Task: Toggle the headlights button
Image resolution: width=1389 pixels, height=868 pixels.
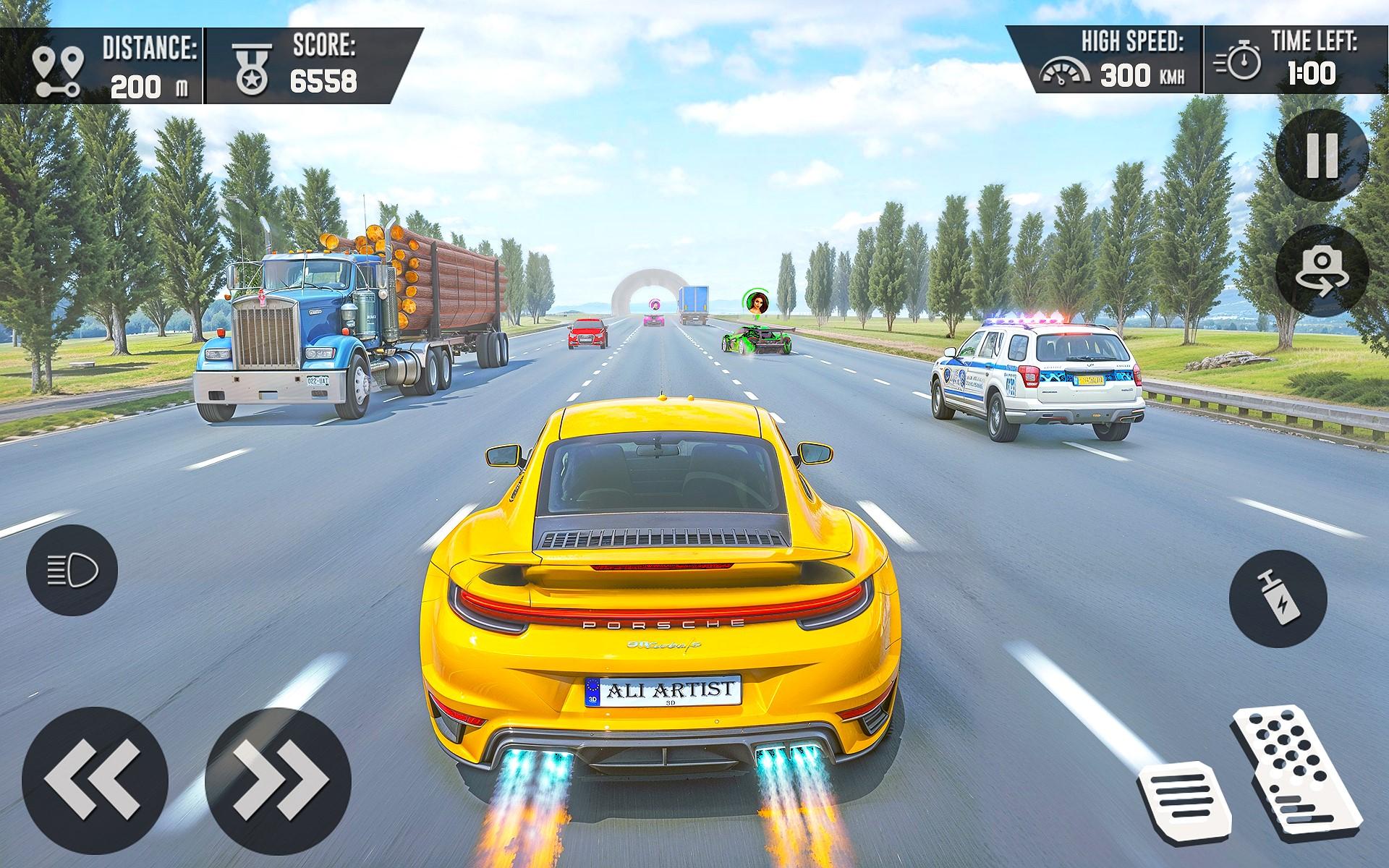Action: [x=72, y=571]
